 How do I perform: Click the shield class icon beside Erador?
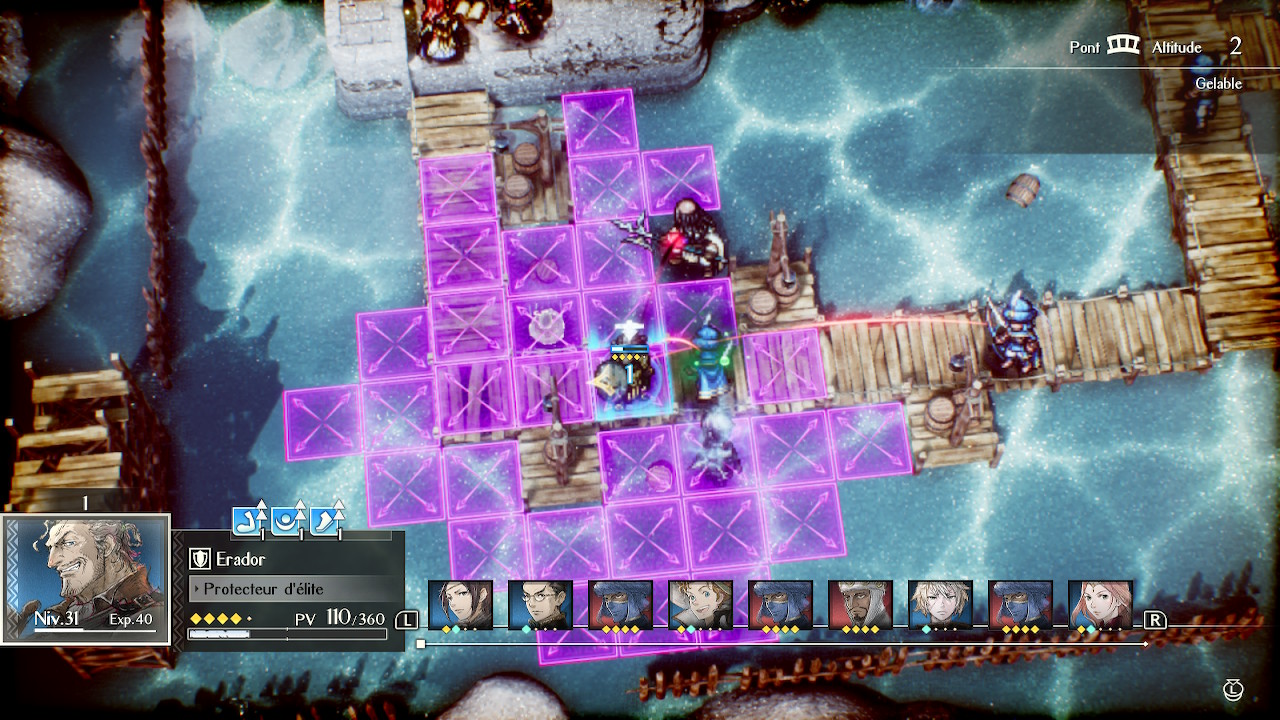[199, 560]
